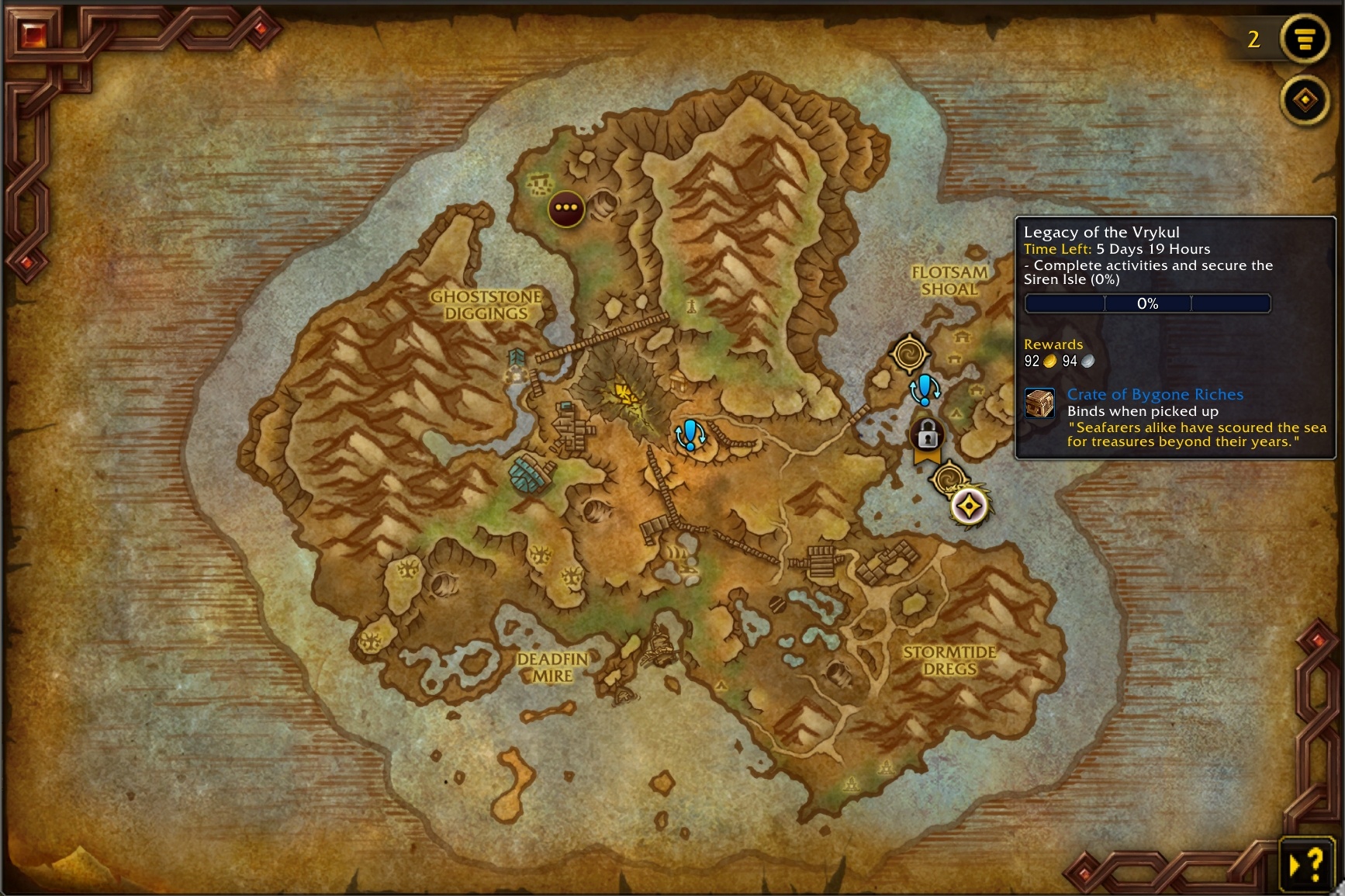Open the map filter menu with three bars

click(1305, 39)
